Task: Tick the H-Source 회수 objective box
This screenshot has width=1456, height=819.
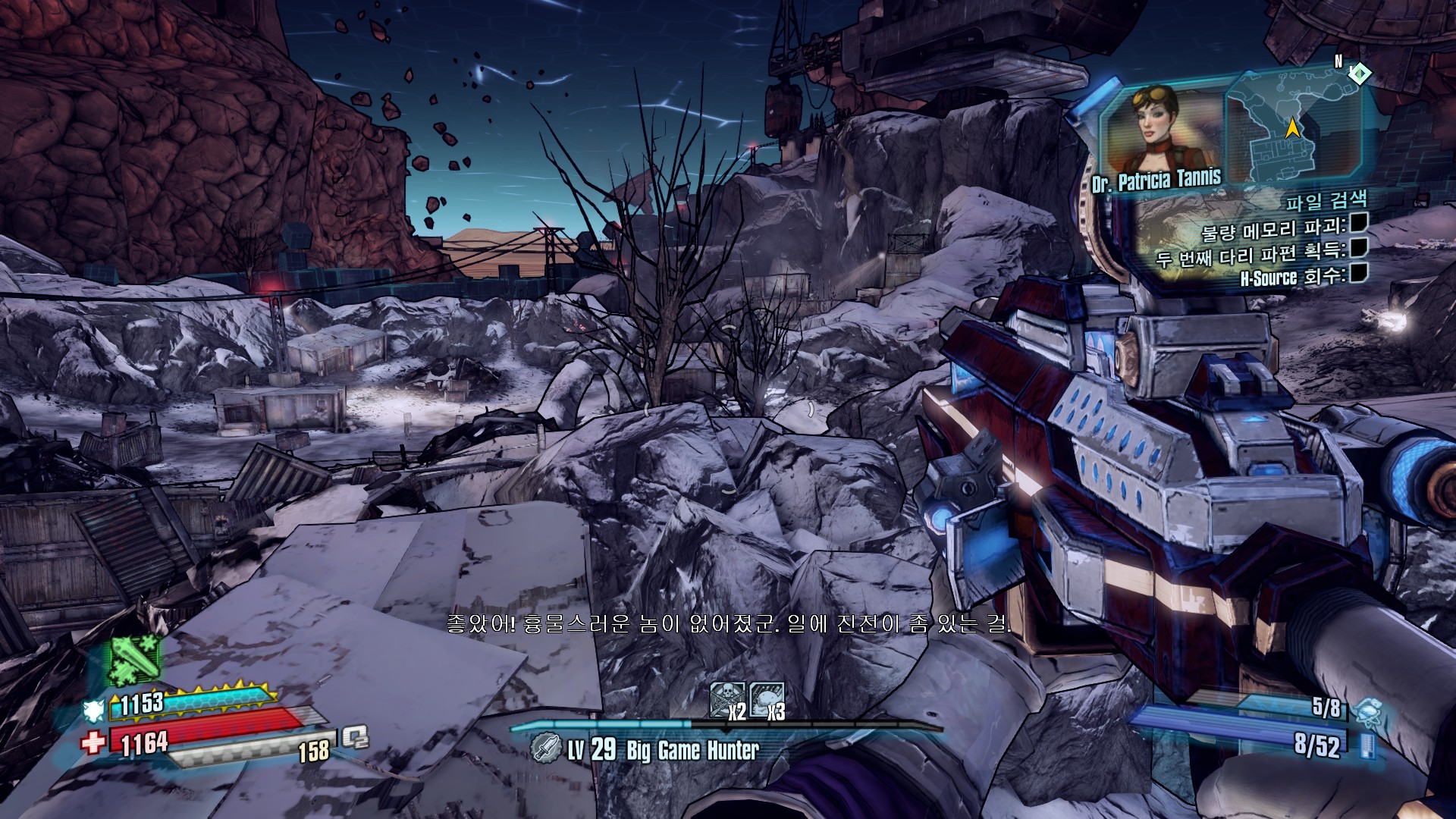Action: click(1357, 272)
